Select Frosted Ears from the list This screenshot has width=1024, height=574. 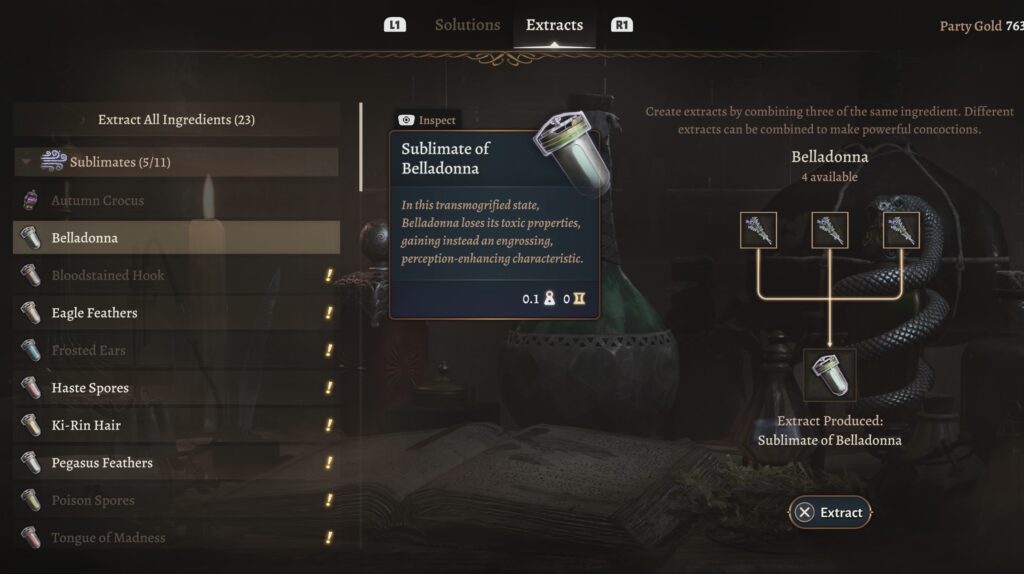coord(88,351)
